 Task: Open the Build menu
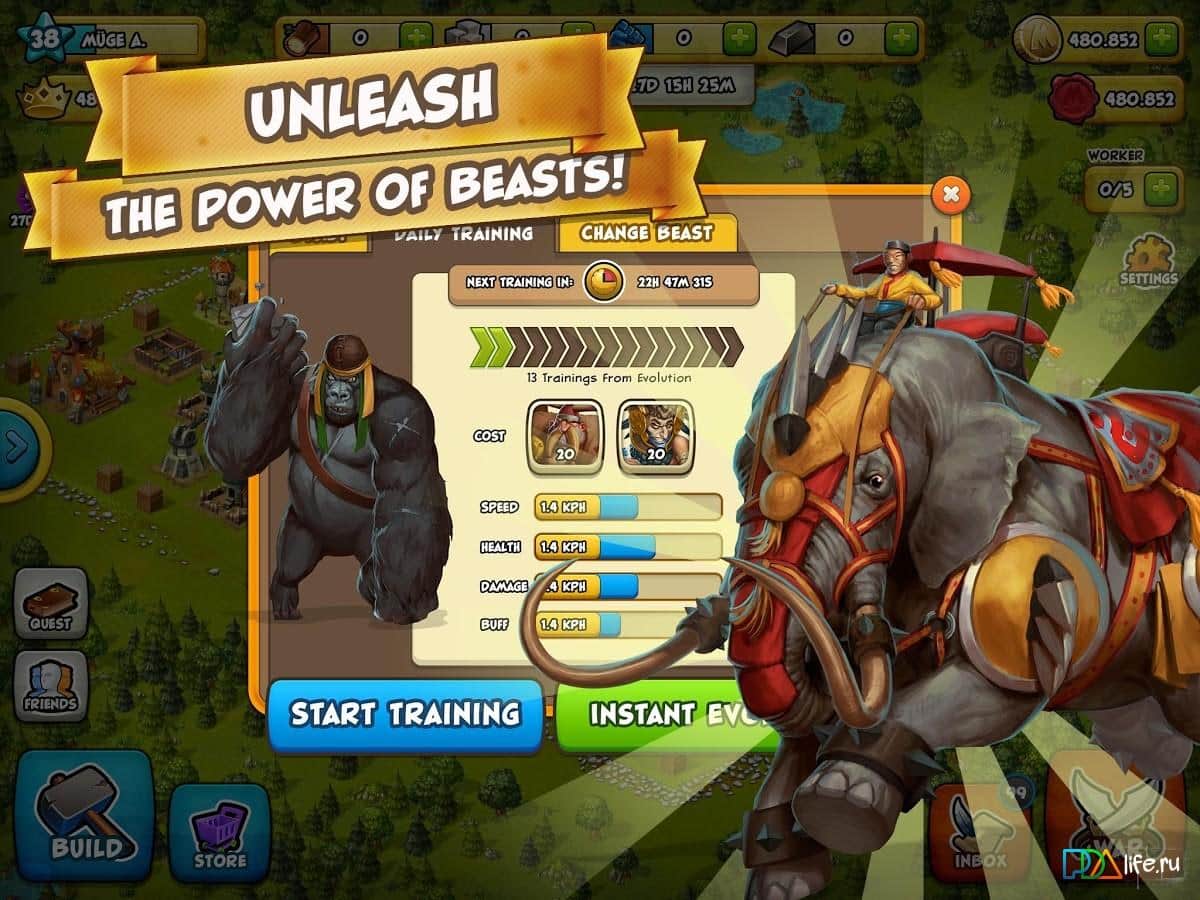83,808
